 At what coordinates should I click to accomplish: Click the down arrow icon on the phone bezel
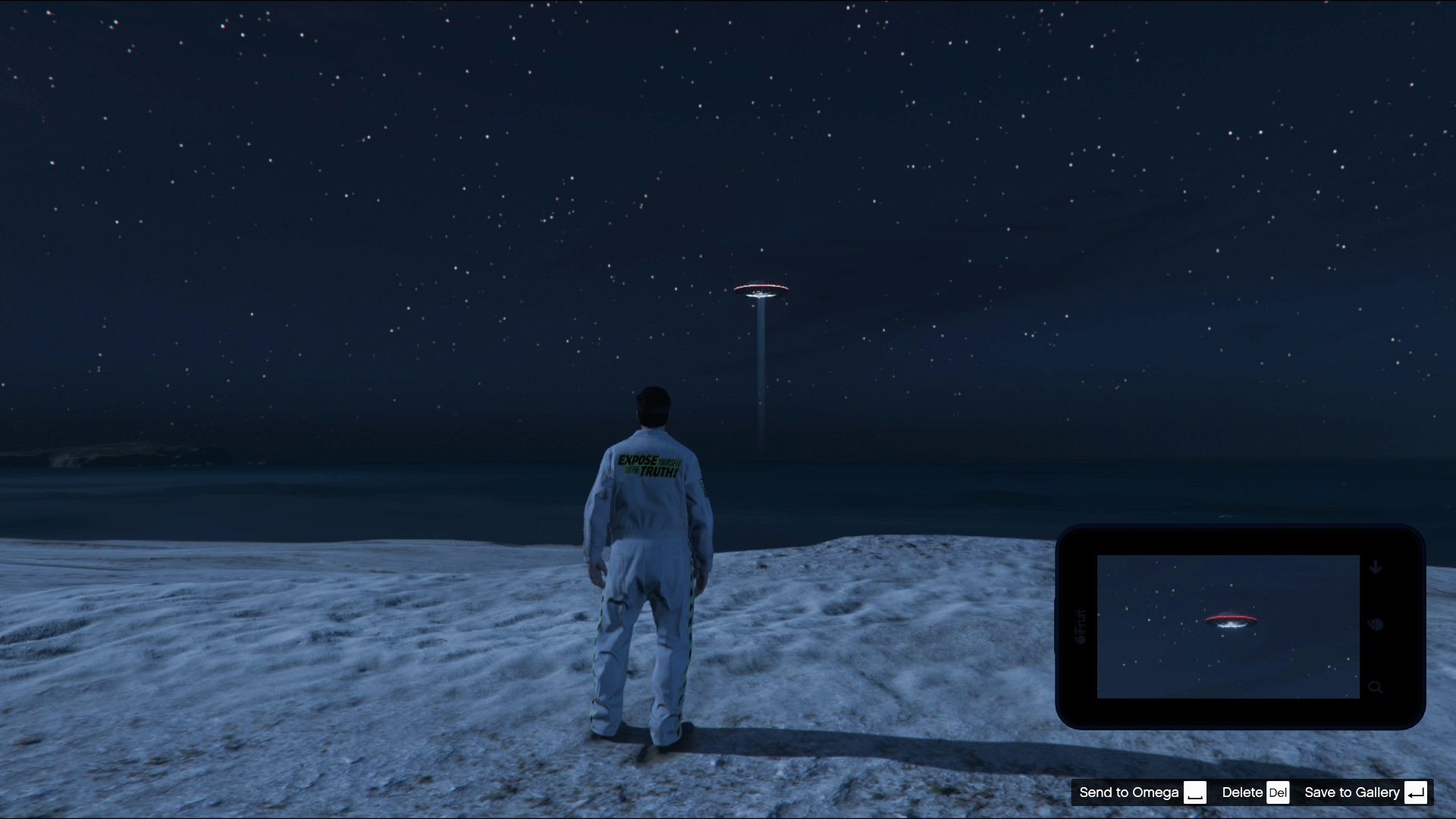pyautogui.click(x=1376, y=567)
